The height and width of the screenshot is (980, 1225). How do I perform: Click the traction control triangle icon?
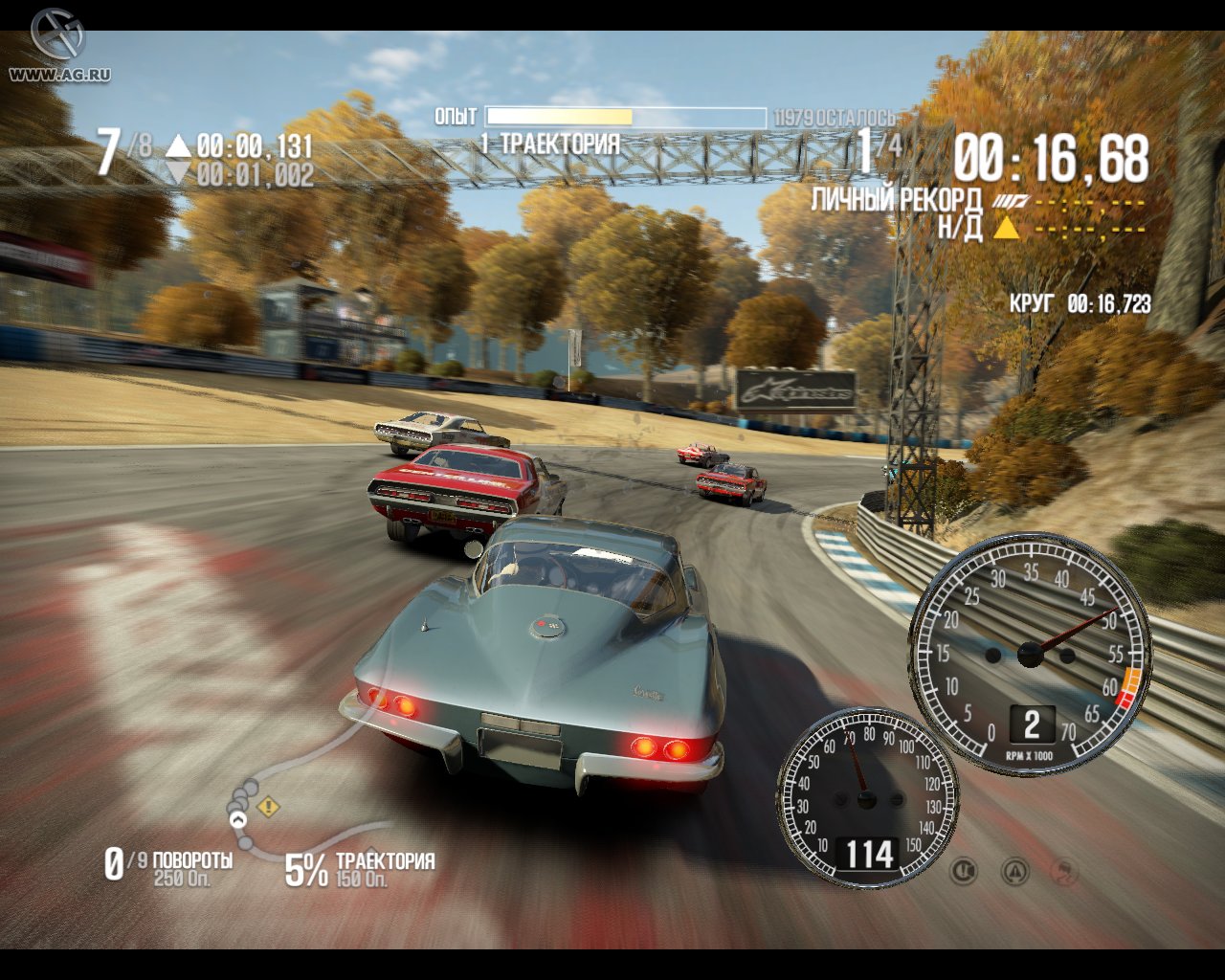[x=1013, y=871]
